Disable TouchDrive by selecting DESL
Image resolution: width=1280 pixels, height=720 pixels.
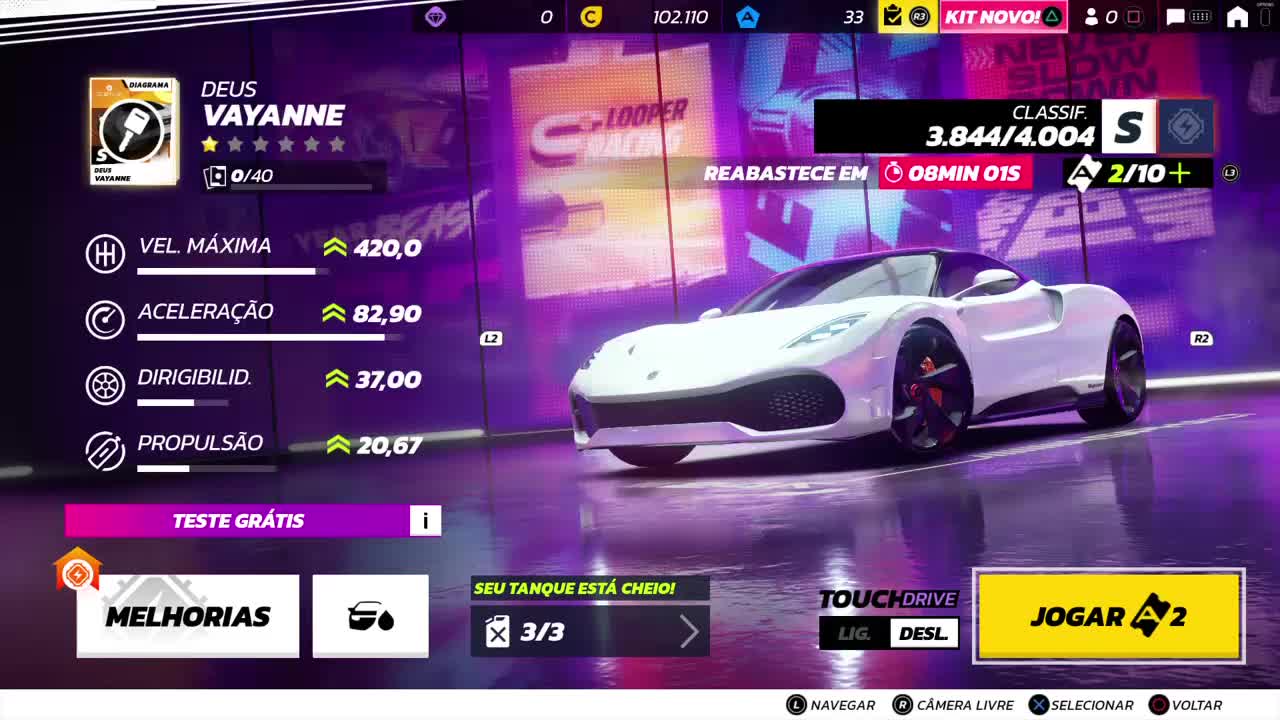(925, 633)
